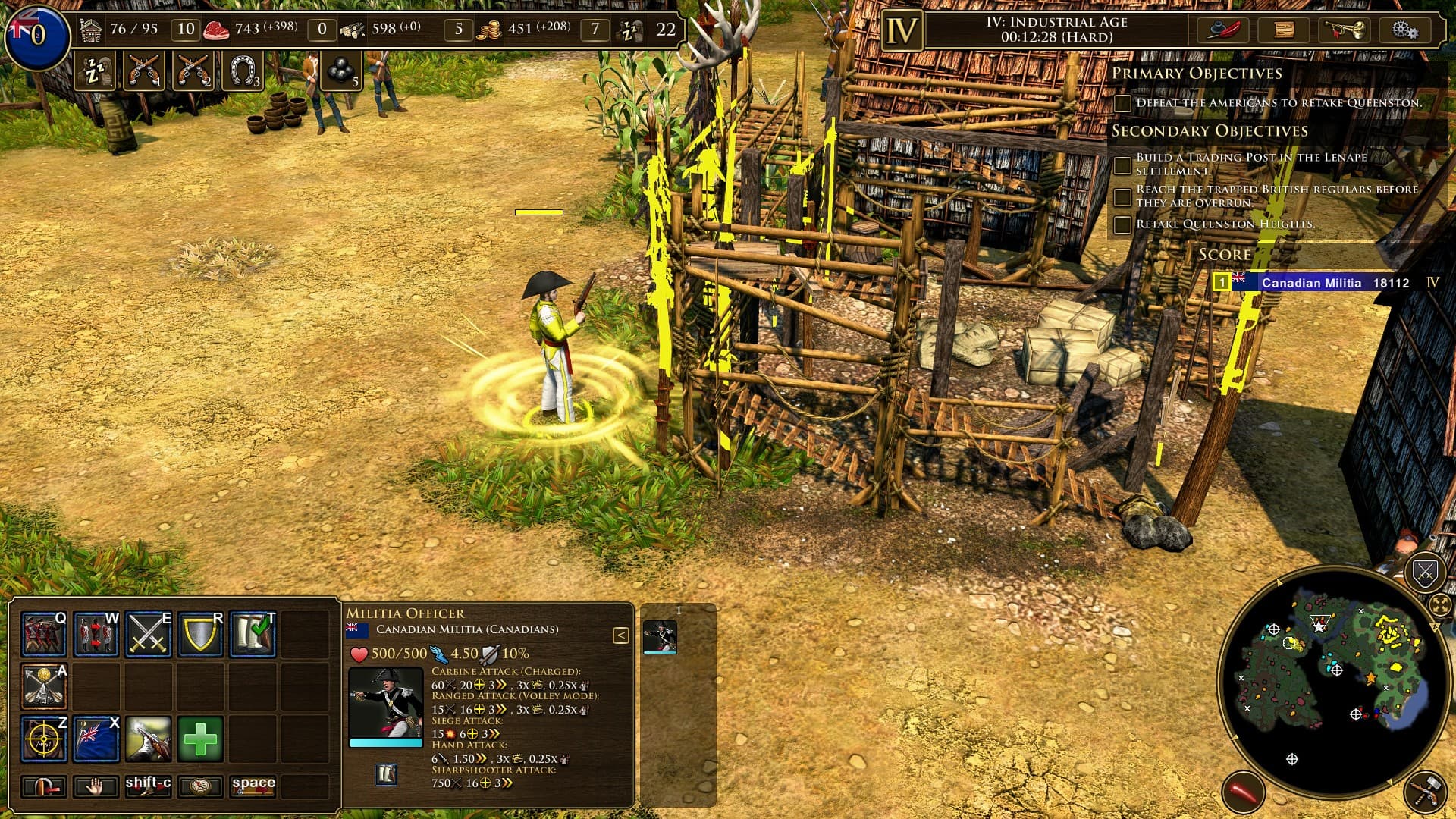Click the bugle horn button
1456x819 pixels.
point(1344,30)
